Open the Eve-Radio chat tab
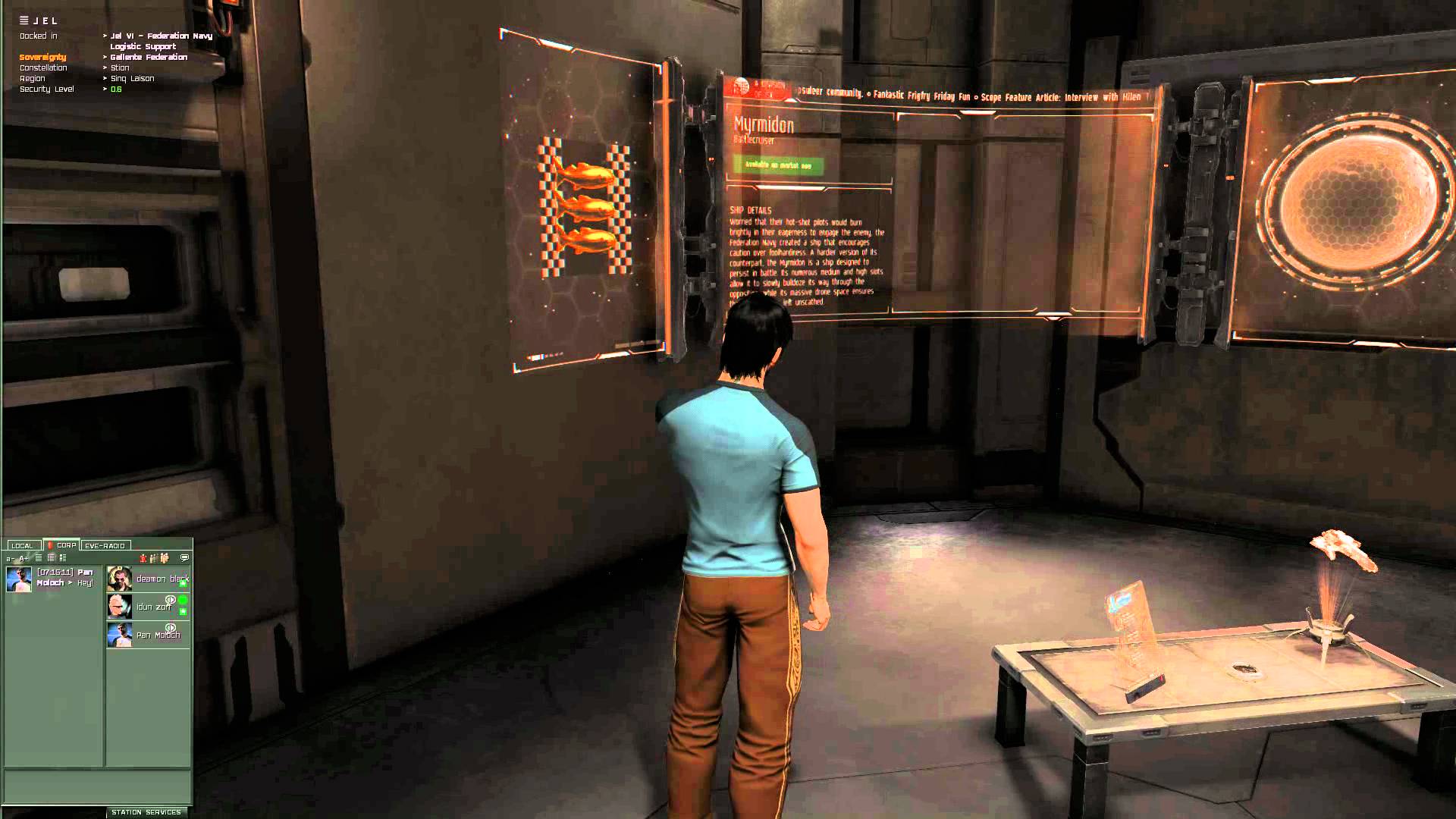This screenshot has height=819, width=1456. click(105, 545)
